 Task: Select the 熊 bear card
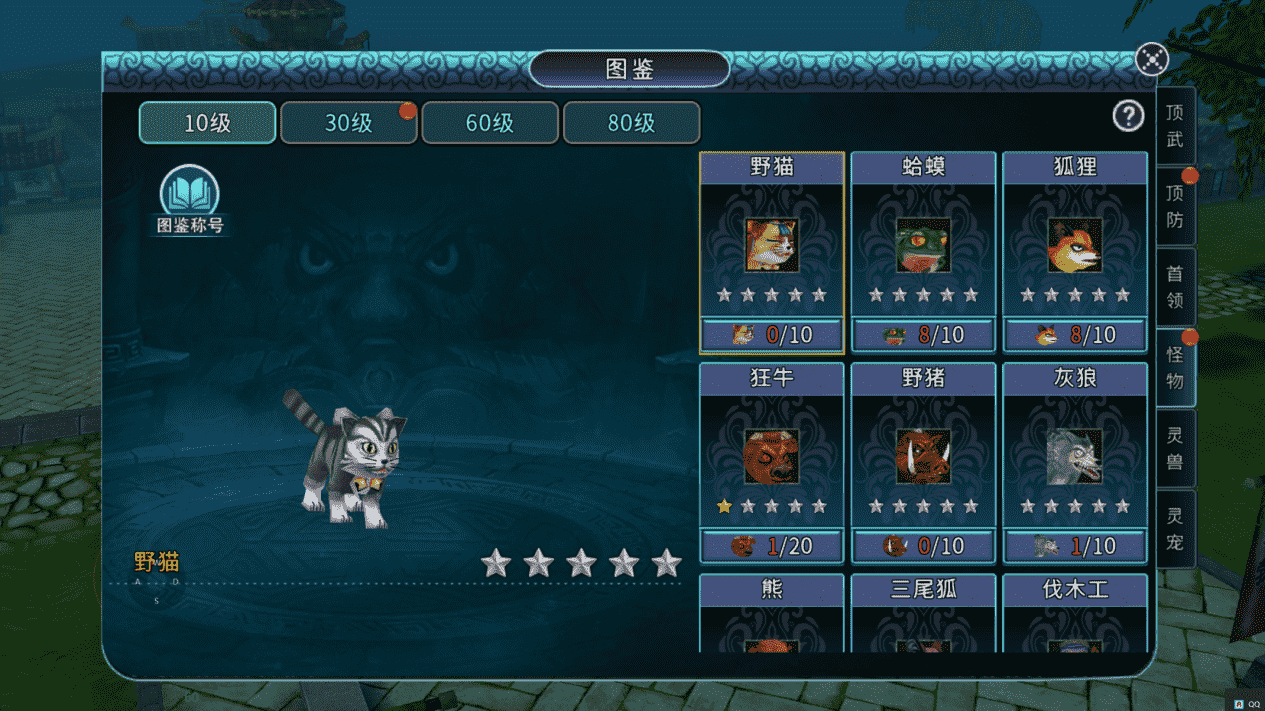pyautogui.click(x=772, y=612)
